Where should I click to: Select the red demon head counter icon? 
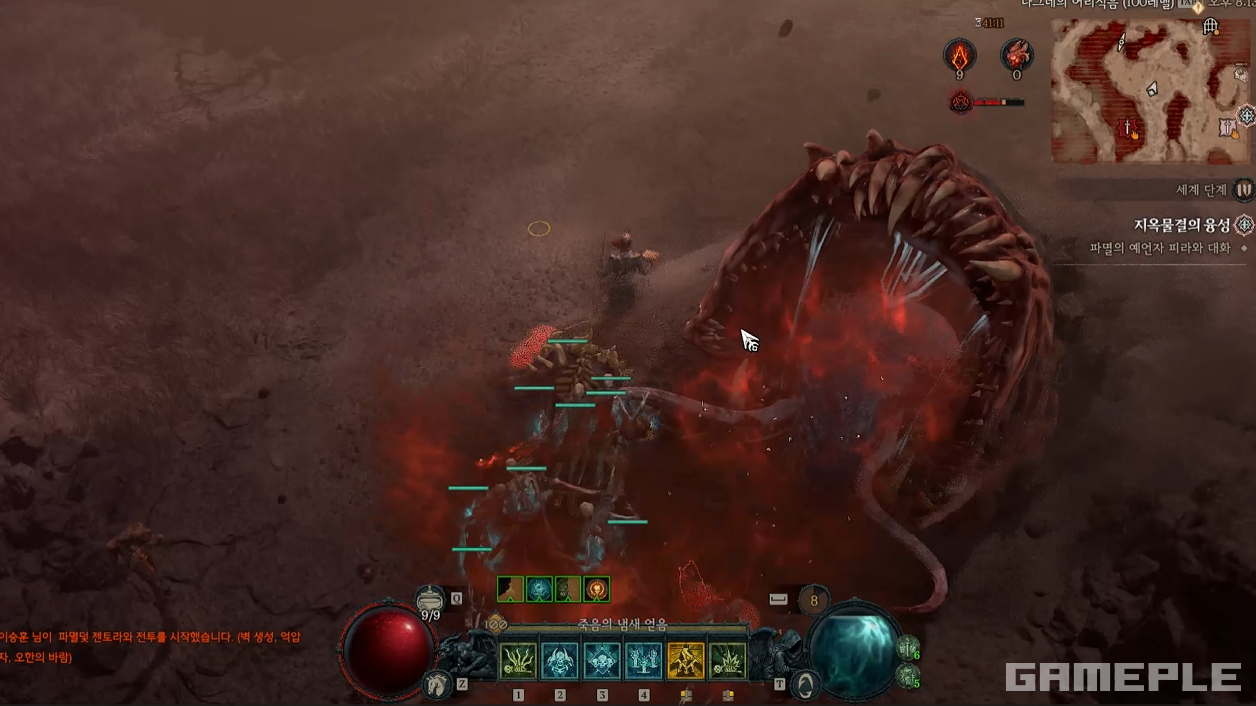[x=1017, y=55]
